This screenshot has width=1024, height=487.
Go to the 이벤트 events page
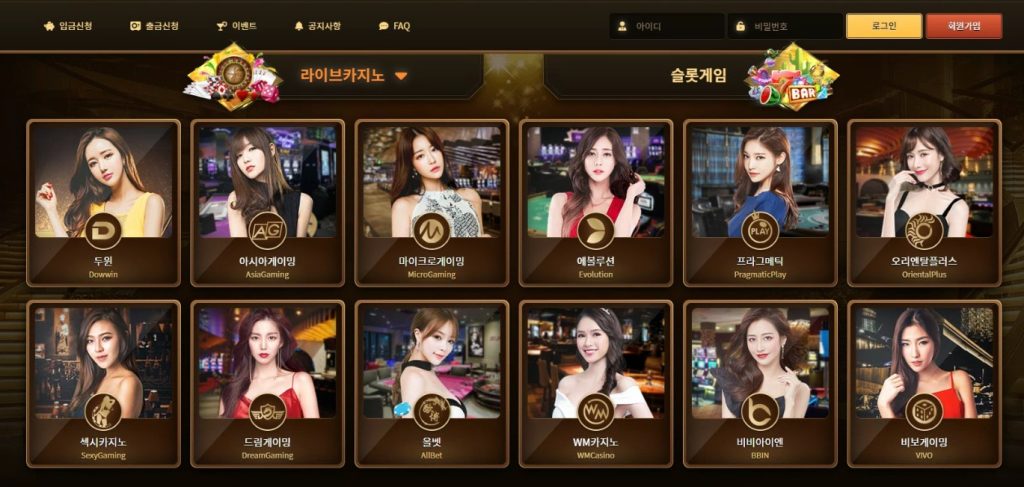point(236,26)
